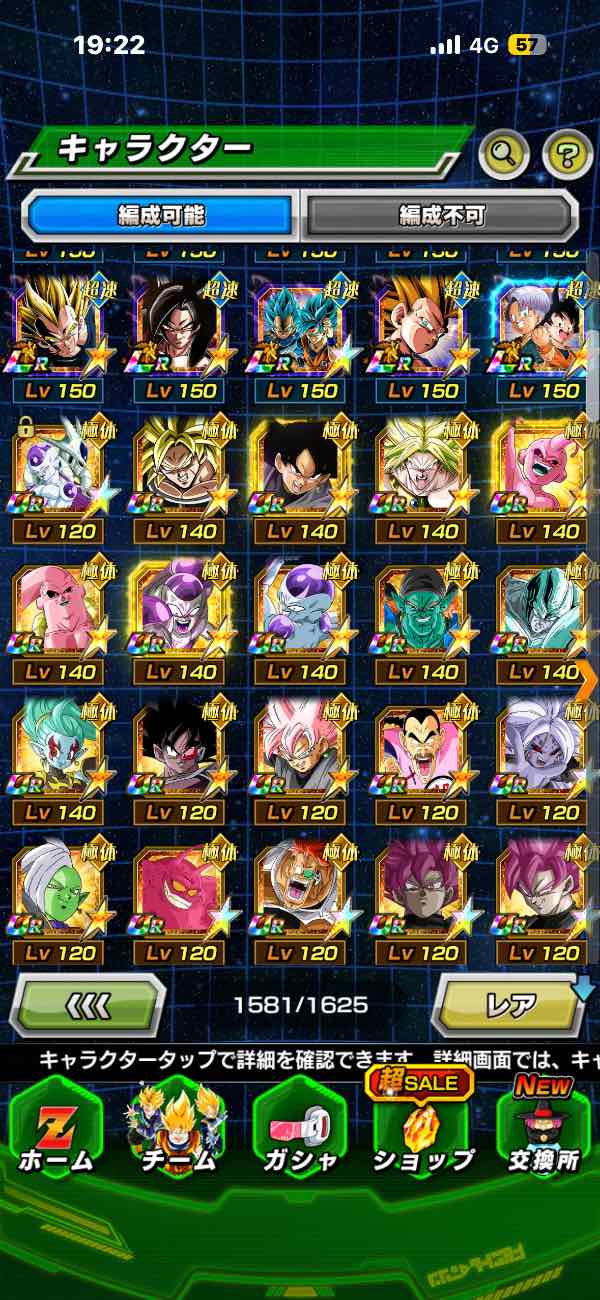
Task: Open the help question mark button
Action: point(567,153)
